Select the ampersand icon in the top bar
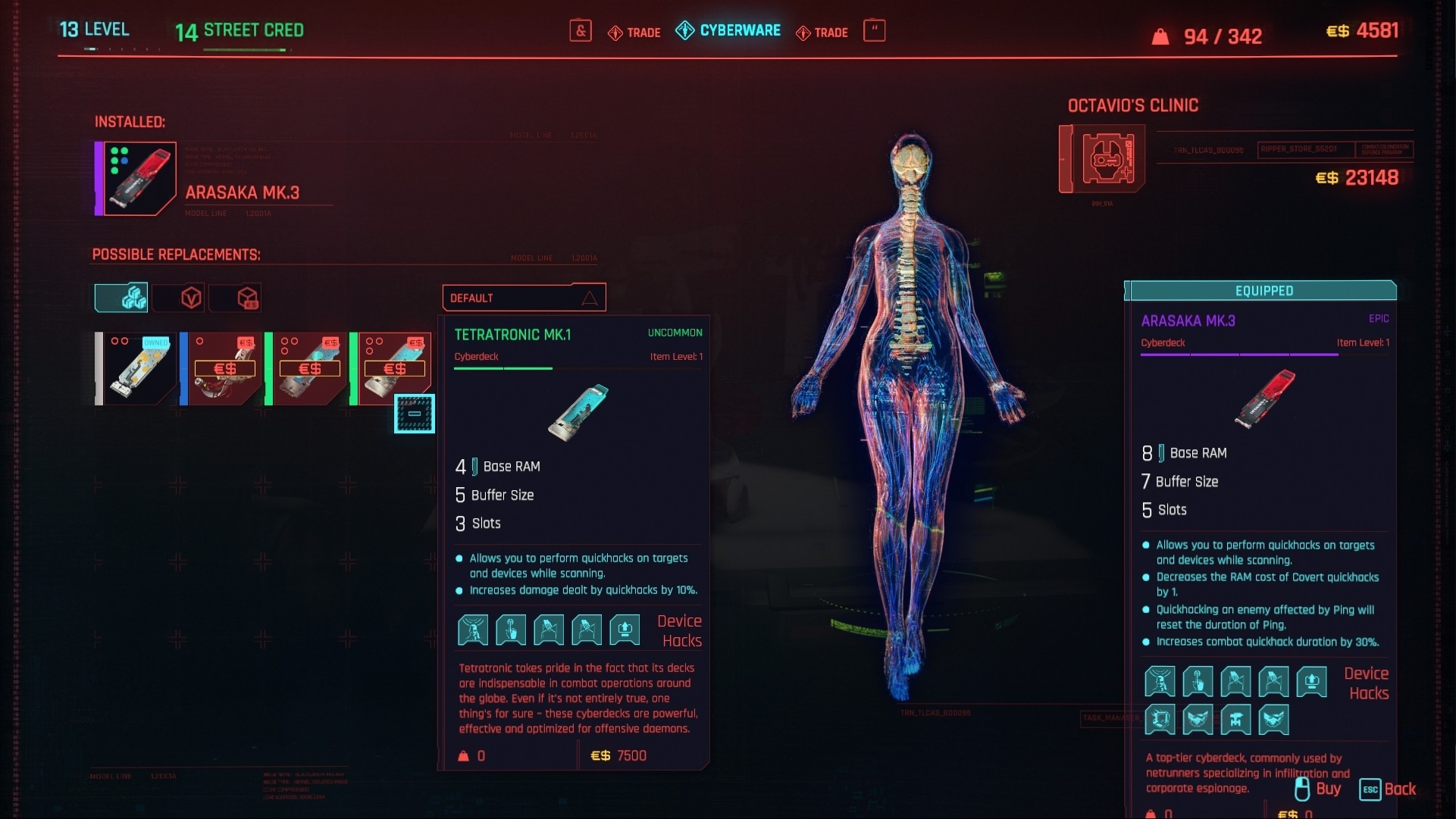 [581, 31]
